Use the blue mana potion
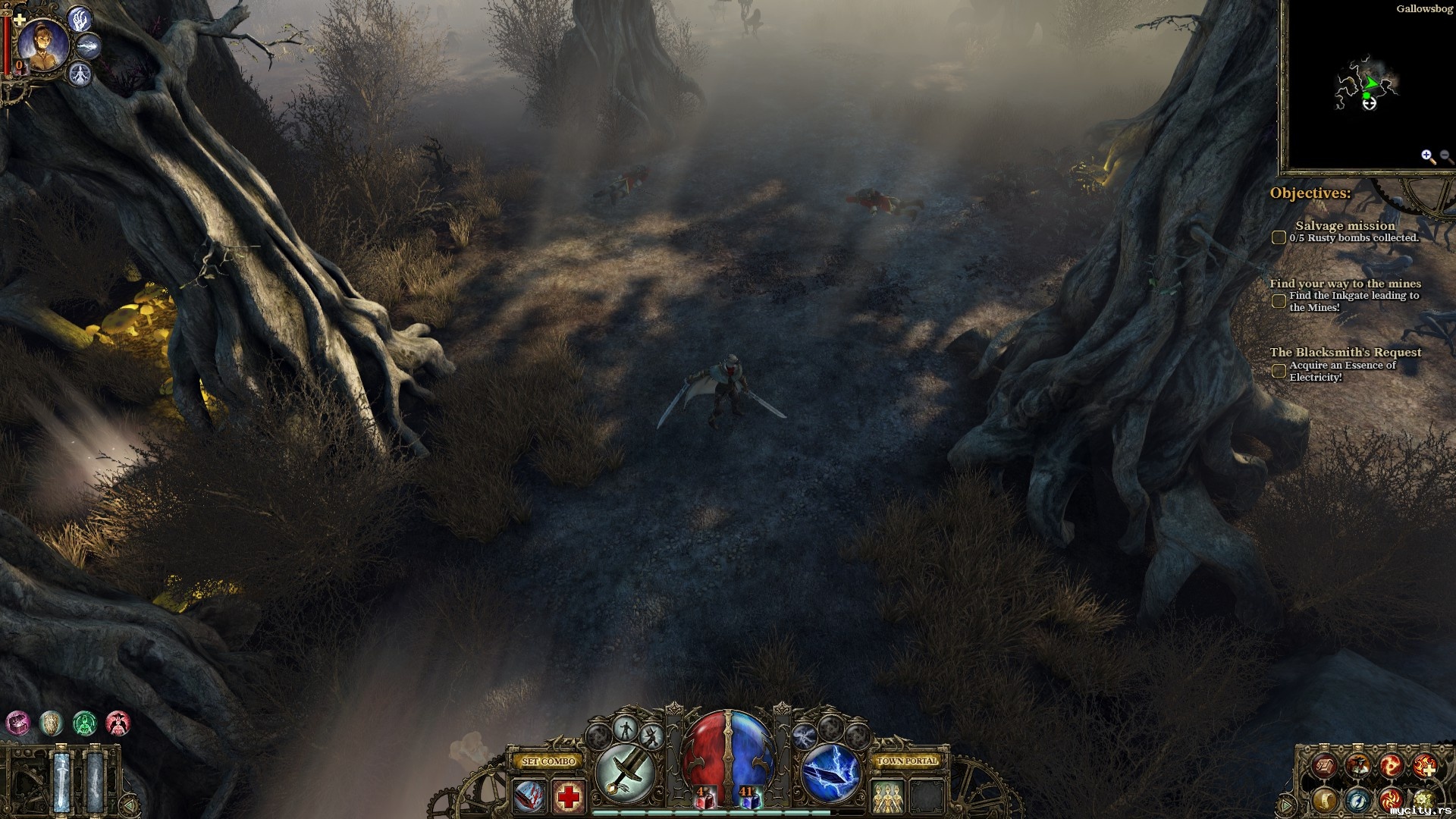Viewport: 1456px width, 819px height. [x=750, y=798]
